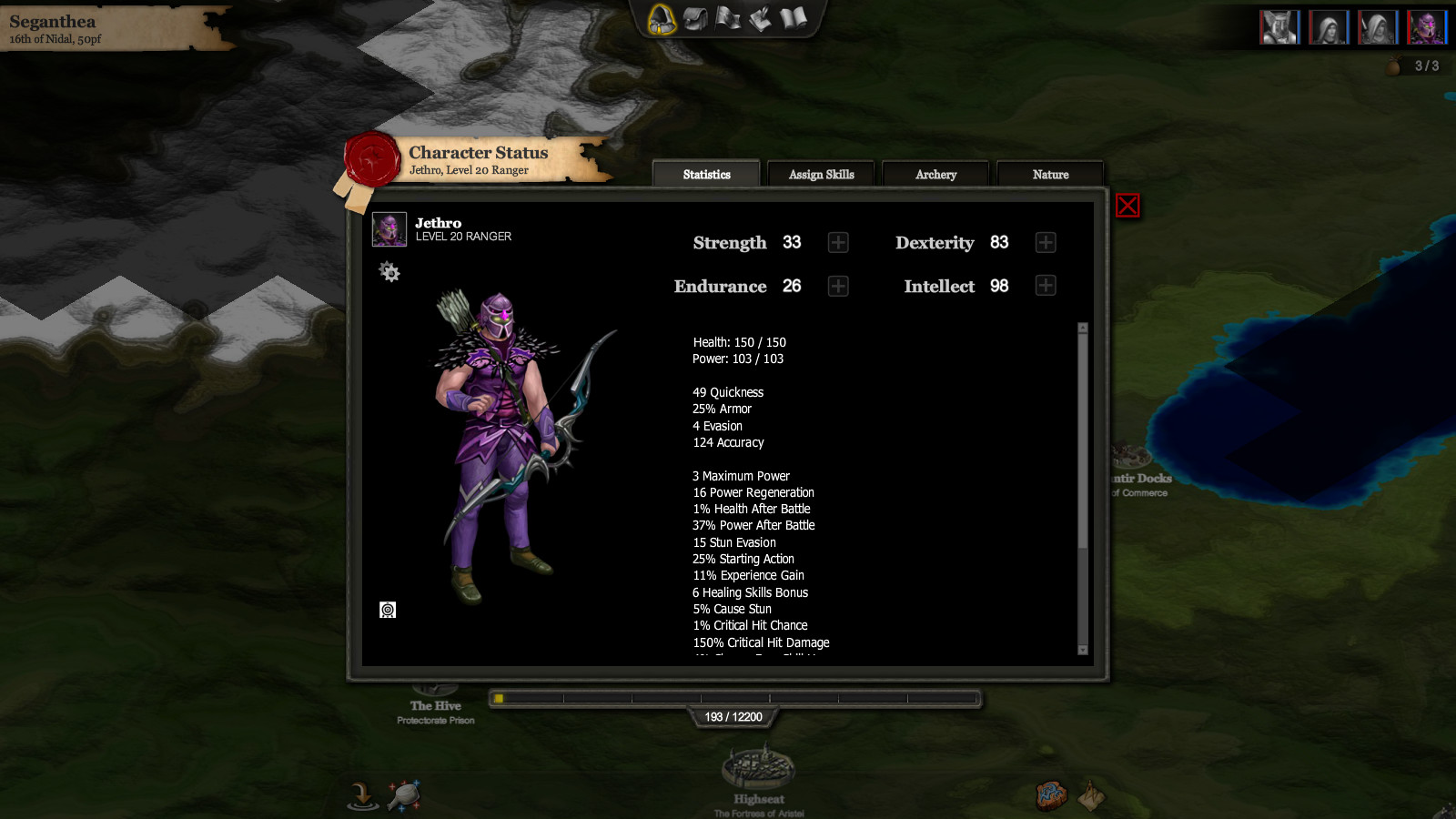
Task: Increase Strength with its plus stepper
Action: tap(837, 242)
